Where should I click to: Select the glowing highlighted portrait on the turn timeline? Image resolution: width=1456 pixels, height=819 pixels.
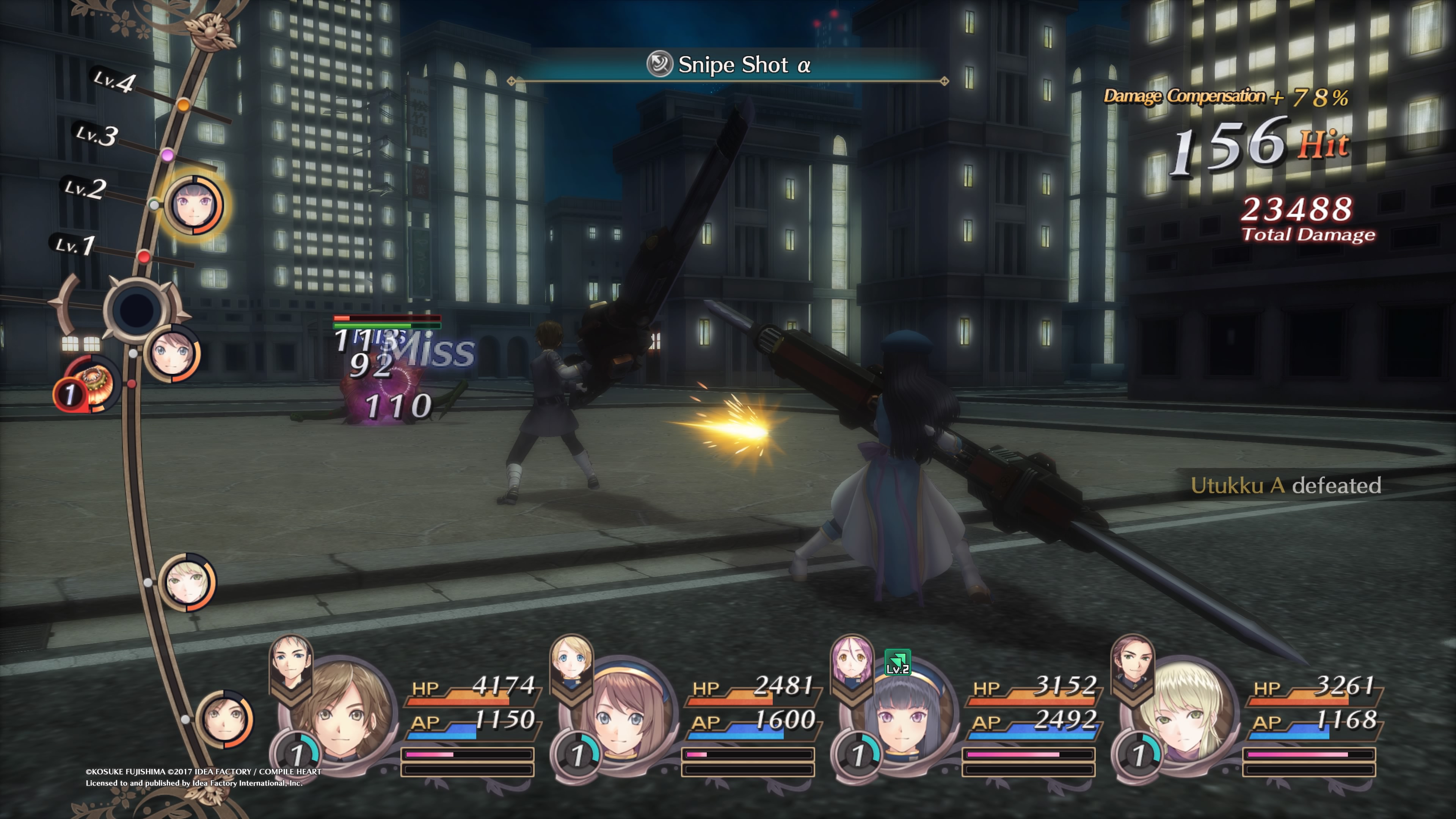coord(193,205)
